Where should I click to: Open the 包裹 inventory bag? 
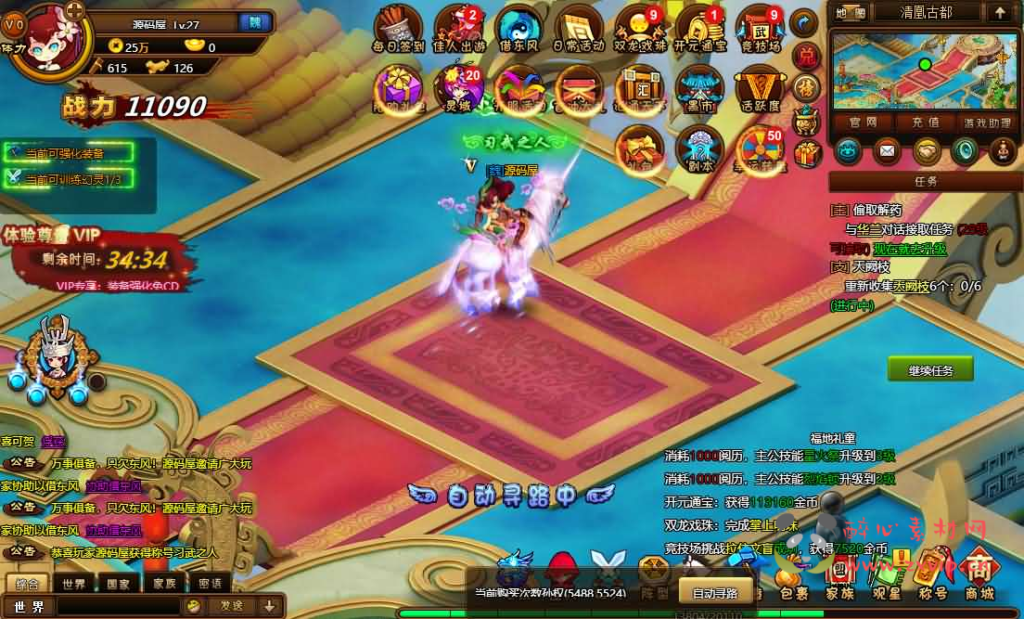click(x=793, y=582)
